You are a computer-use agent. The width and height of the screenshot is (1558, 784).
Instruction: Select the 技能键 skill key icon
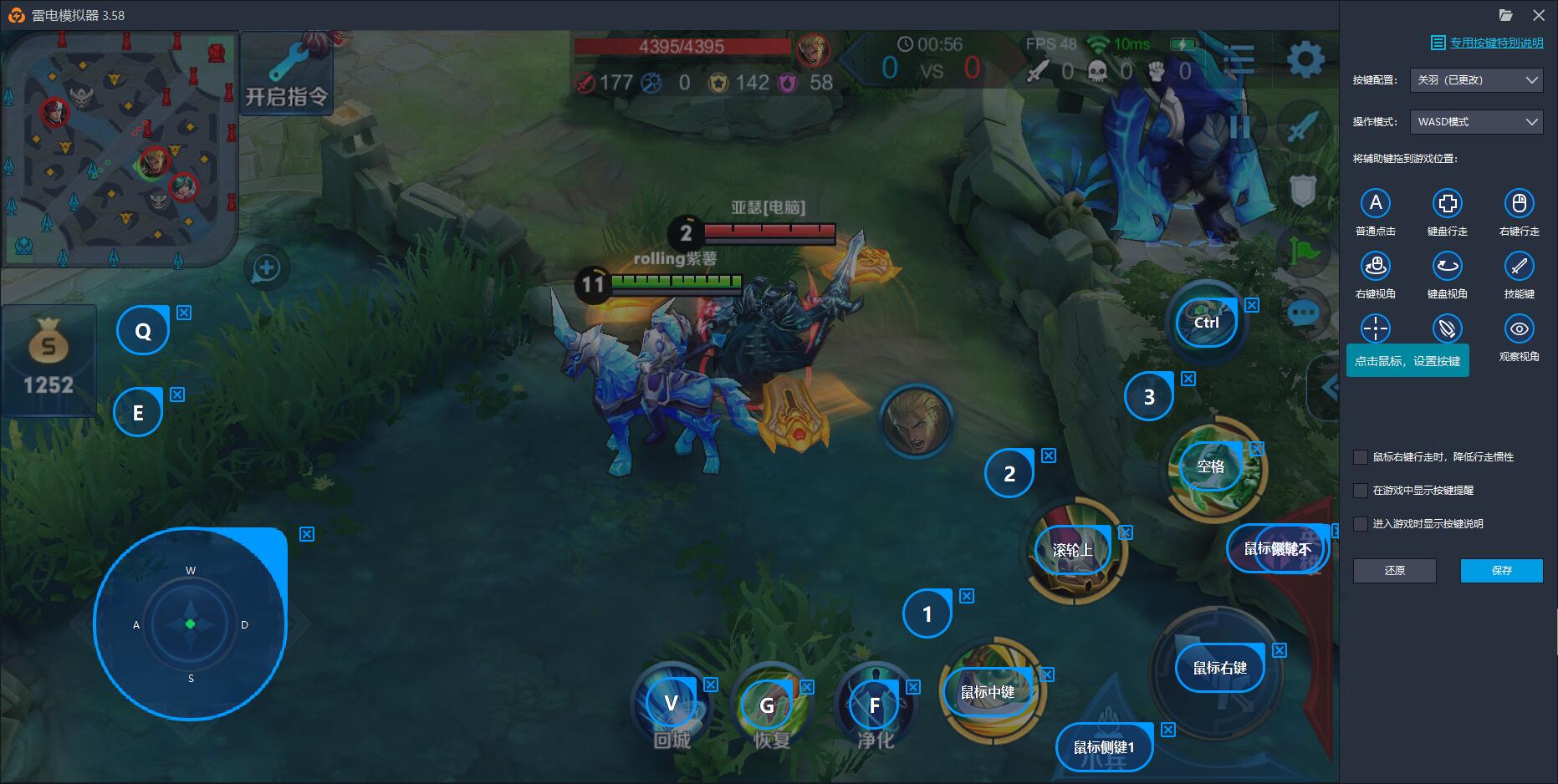[x=1520, y=267]
